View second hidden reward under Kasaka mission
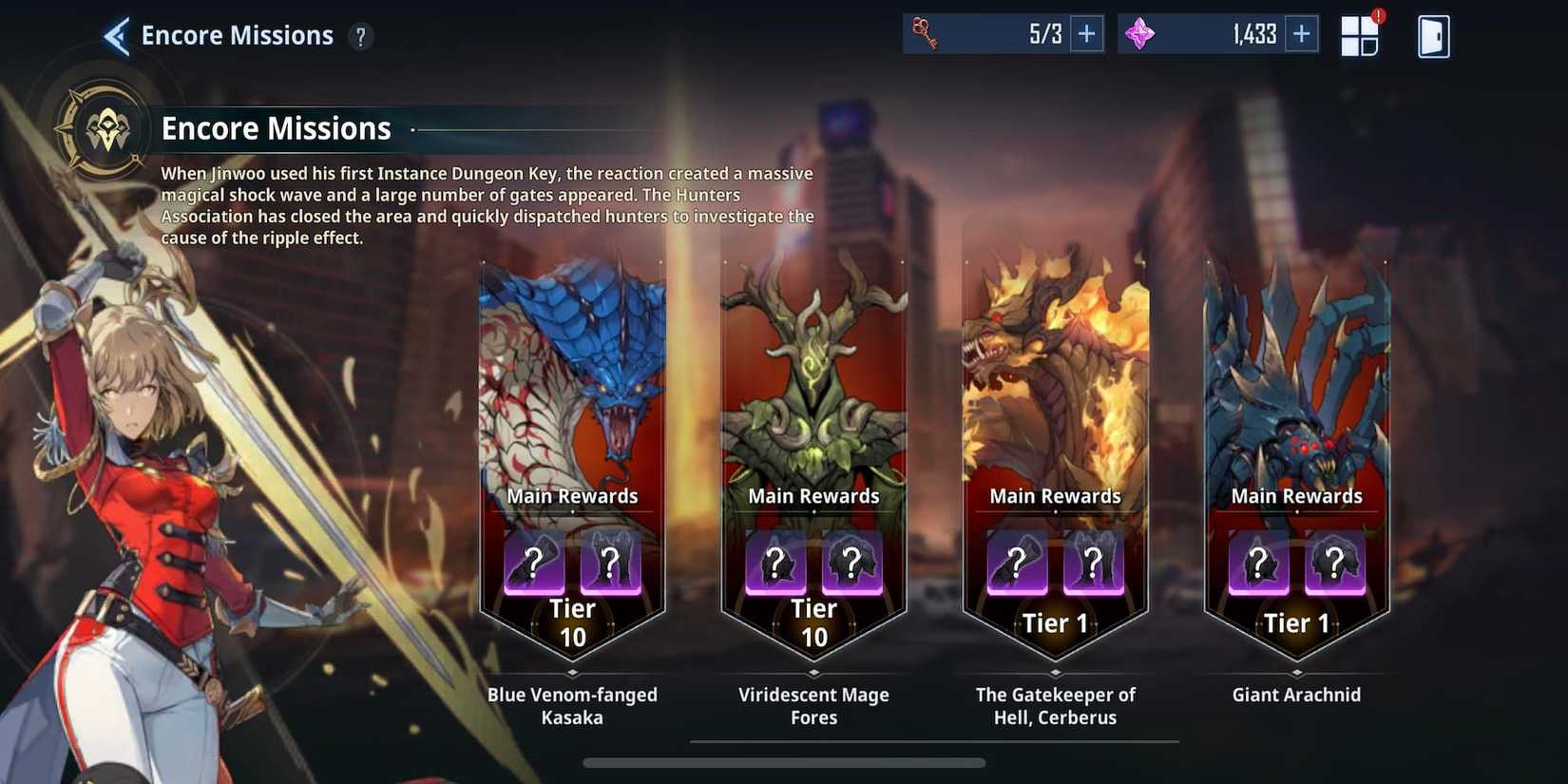Image resolution: width=1568 pixels, height=784 pixels. (612, 564)
